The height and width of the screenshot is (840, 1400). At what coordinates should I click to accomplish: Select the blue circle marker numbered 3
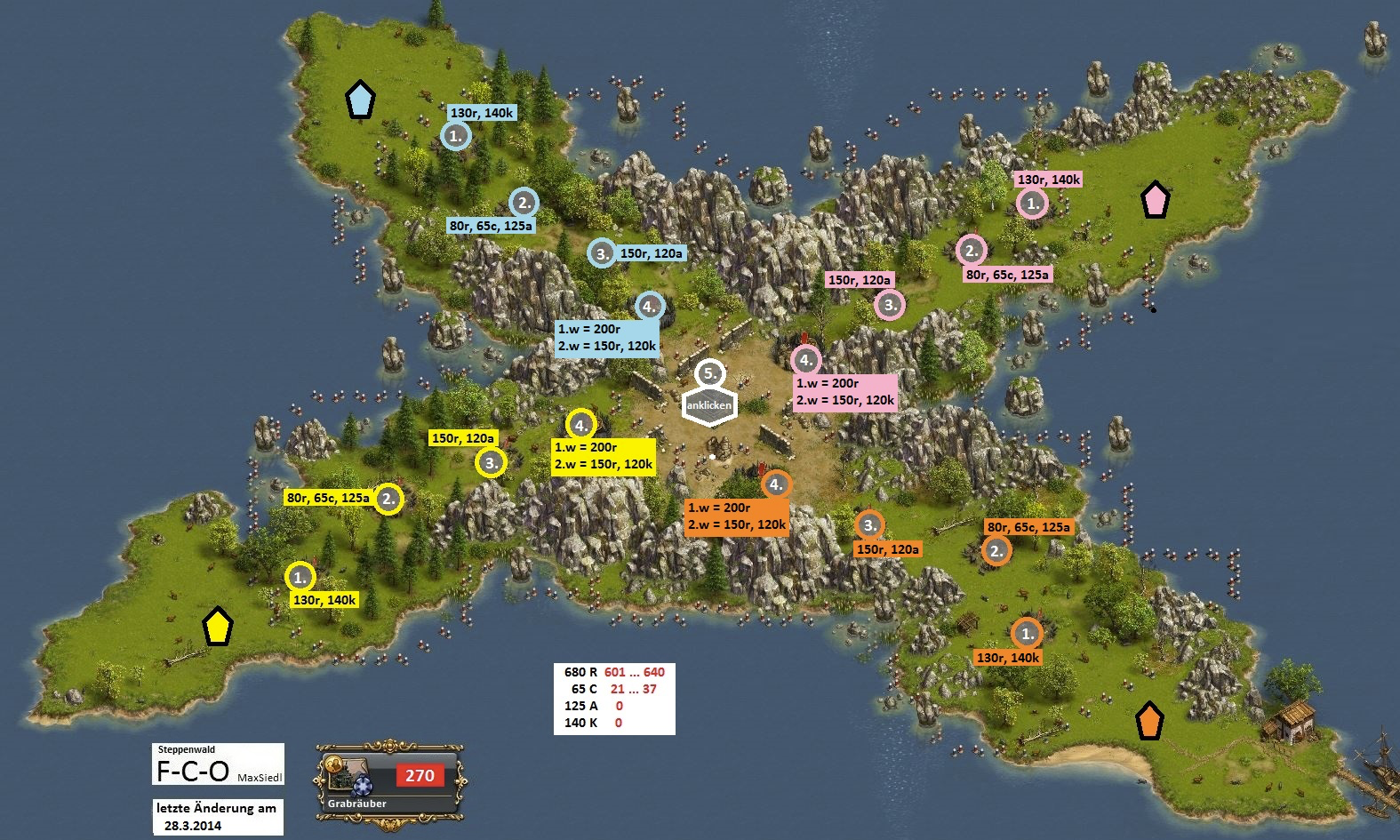pos(602,253)
